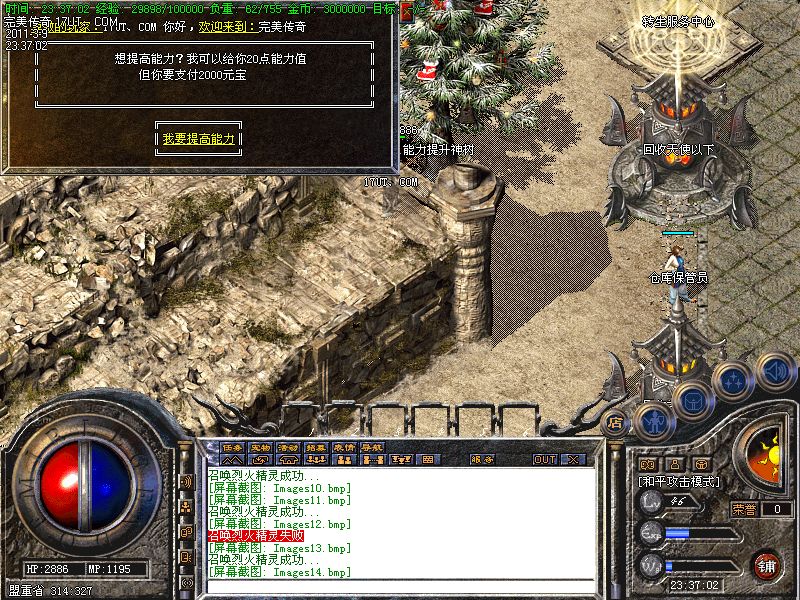Open the 招募 recruit tab
The height and width of the screenshot is (600, 800).
pos(316,447)
